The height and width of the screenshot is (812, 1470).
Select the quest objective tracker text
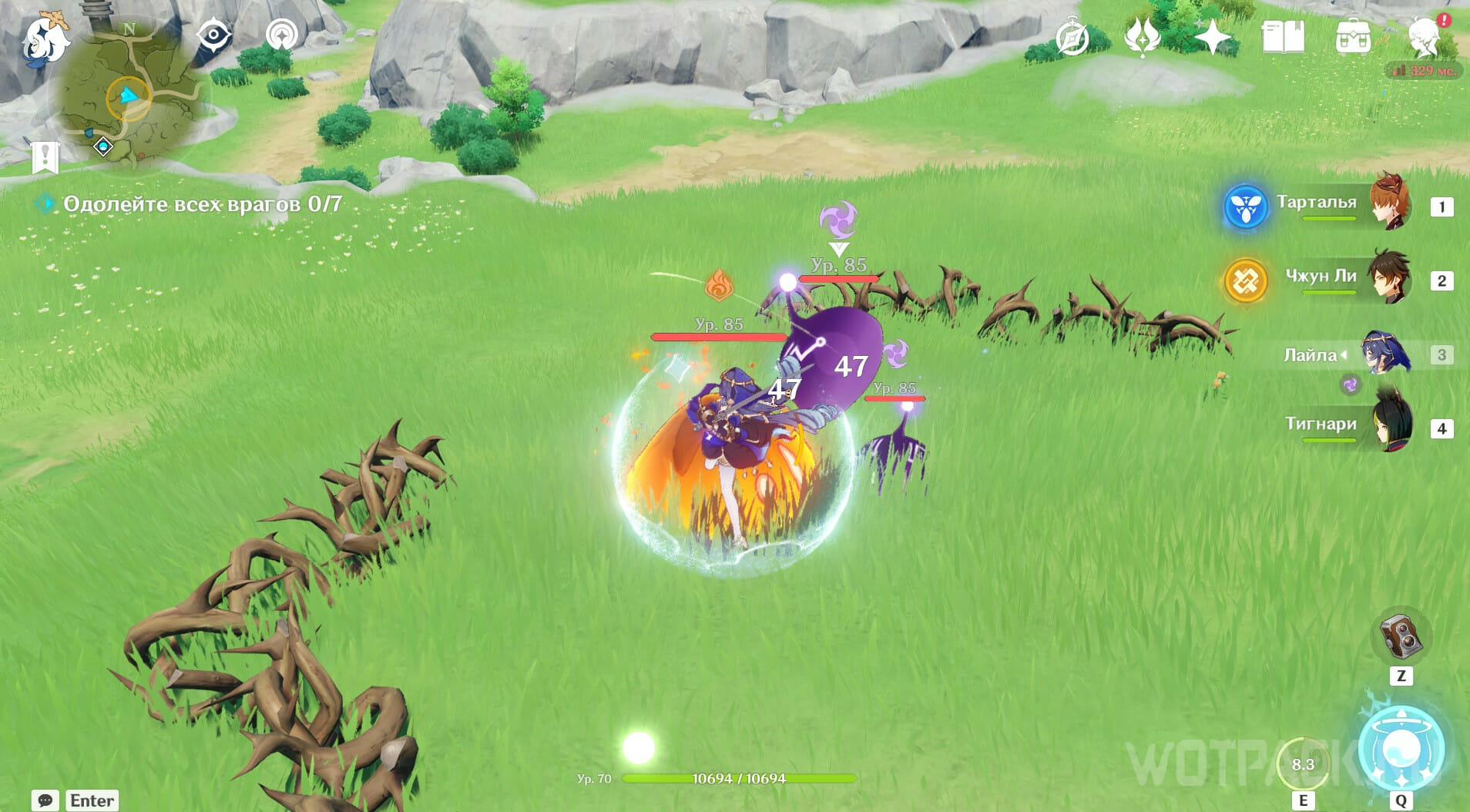pyautogui.click(x=202, y=204)
